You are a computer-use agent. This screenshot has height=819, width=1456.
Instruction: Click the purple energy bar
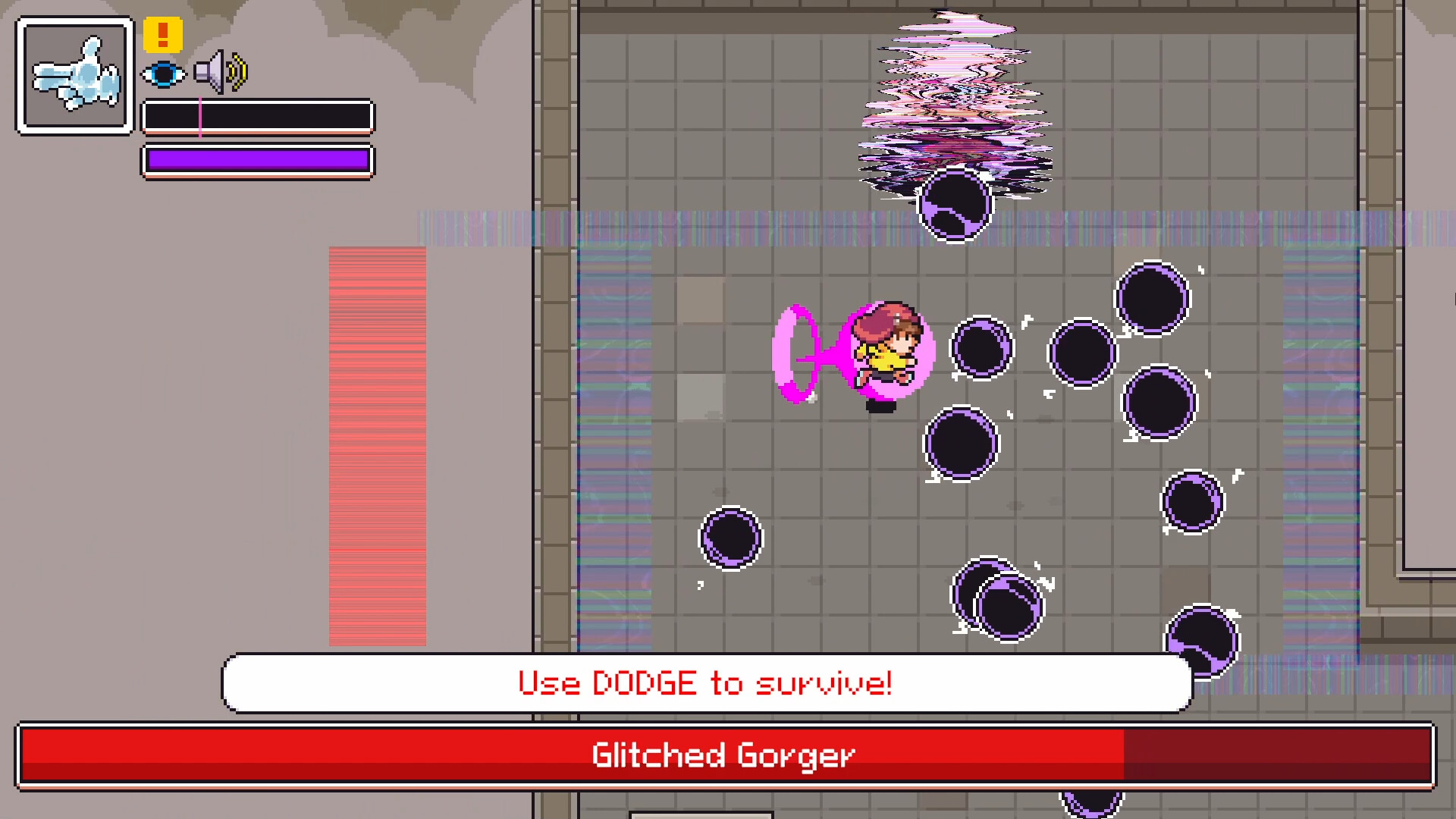pyautogui.click(x=258, y=160)
